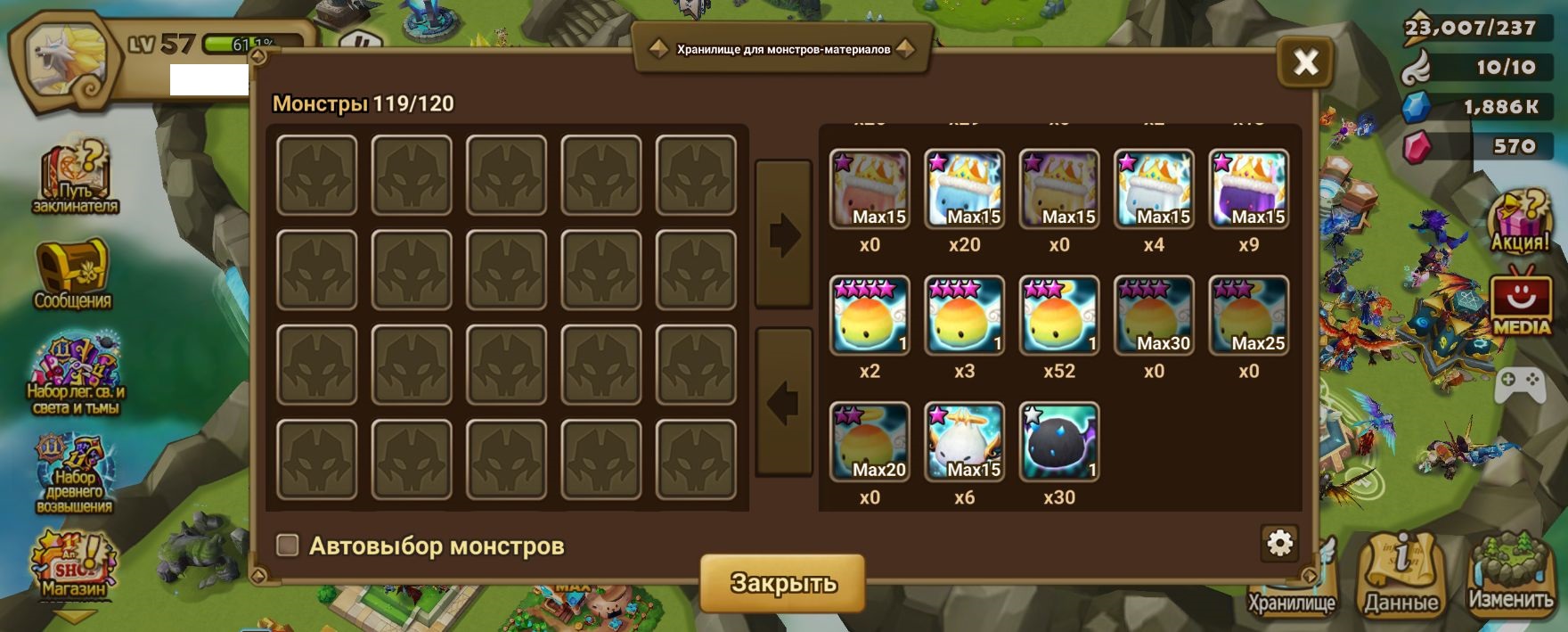The height and width of the screenshot is (632, 1568).
Task: Open Путь заклинателя menu
Action: click(x=75, y=178)
